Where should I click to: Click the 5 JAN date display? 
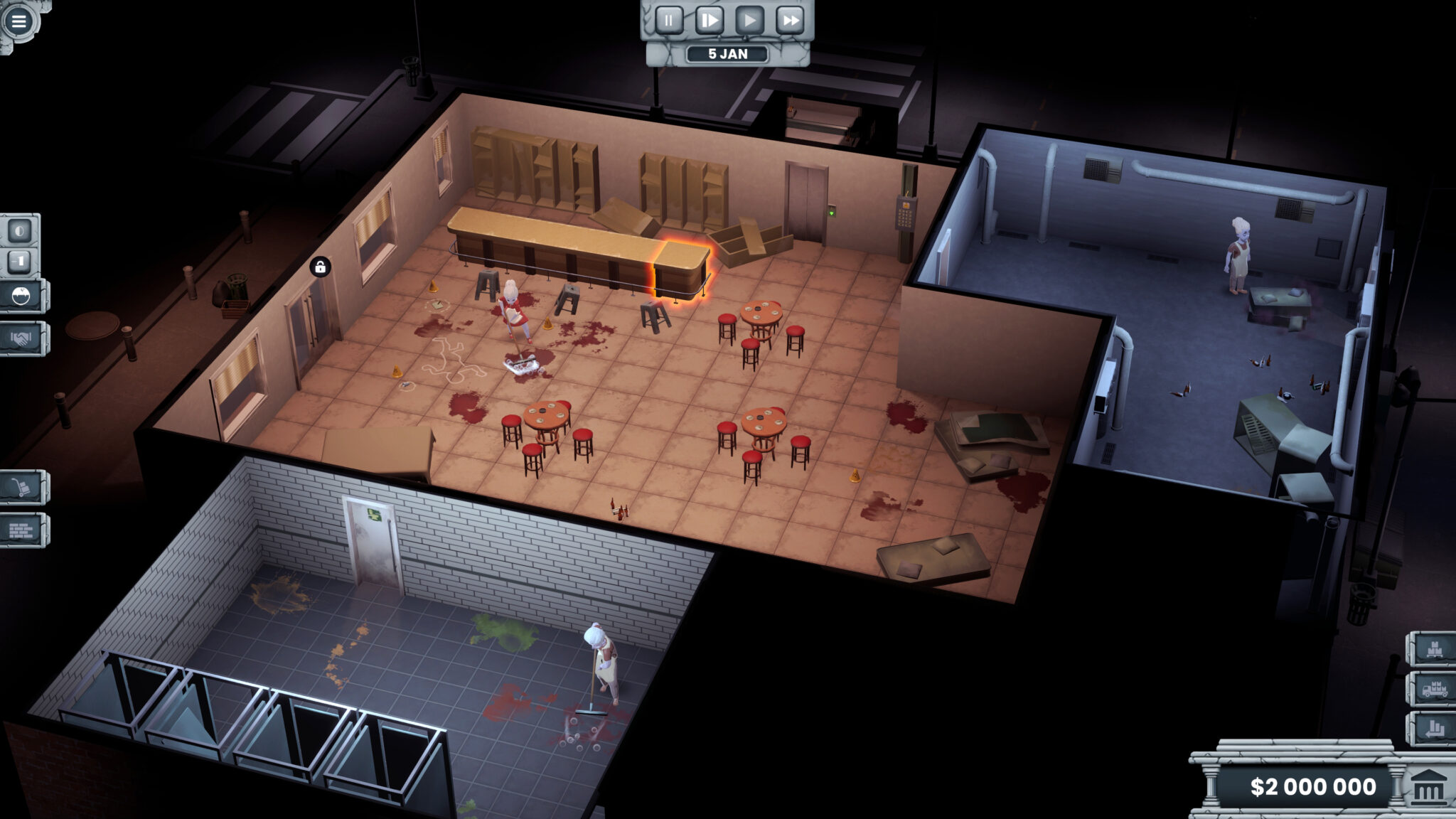[728, 54]
